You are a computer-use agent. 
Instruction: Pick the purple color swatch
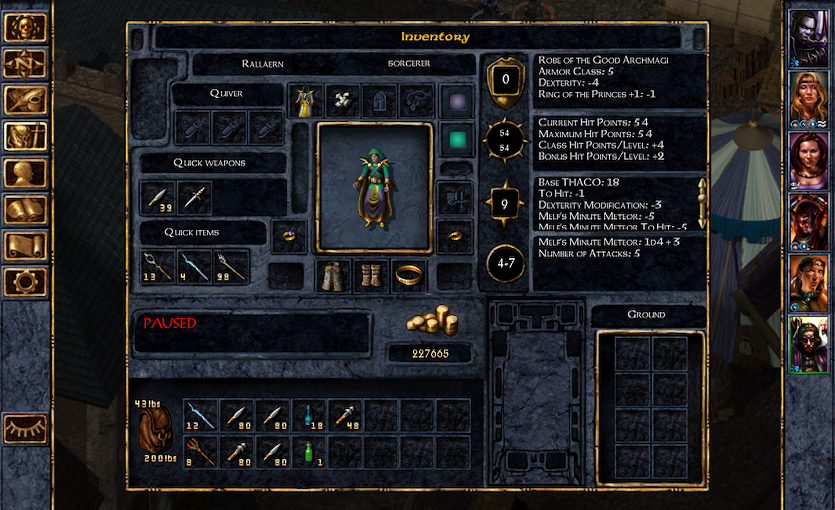tap(455, 101)
